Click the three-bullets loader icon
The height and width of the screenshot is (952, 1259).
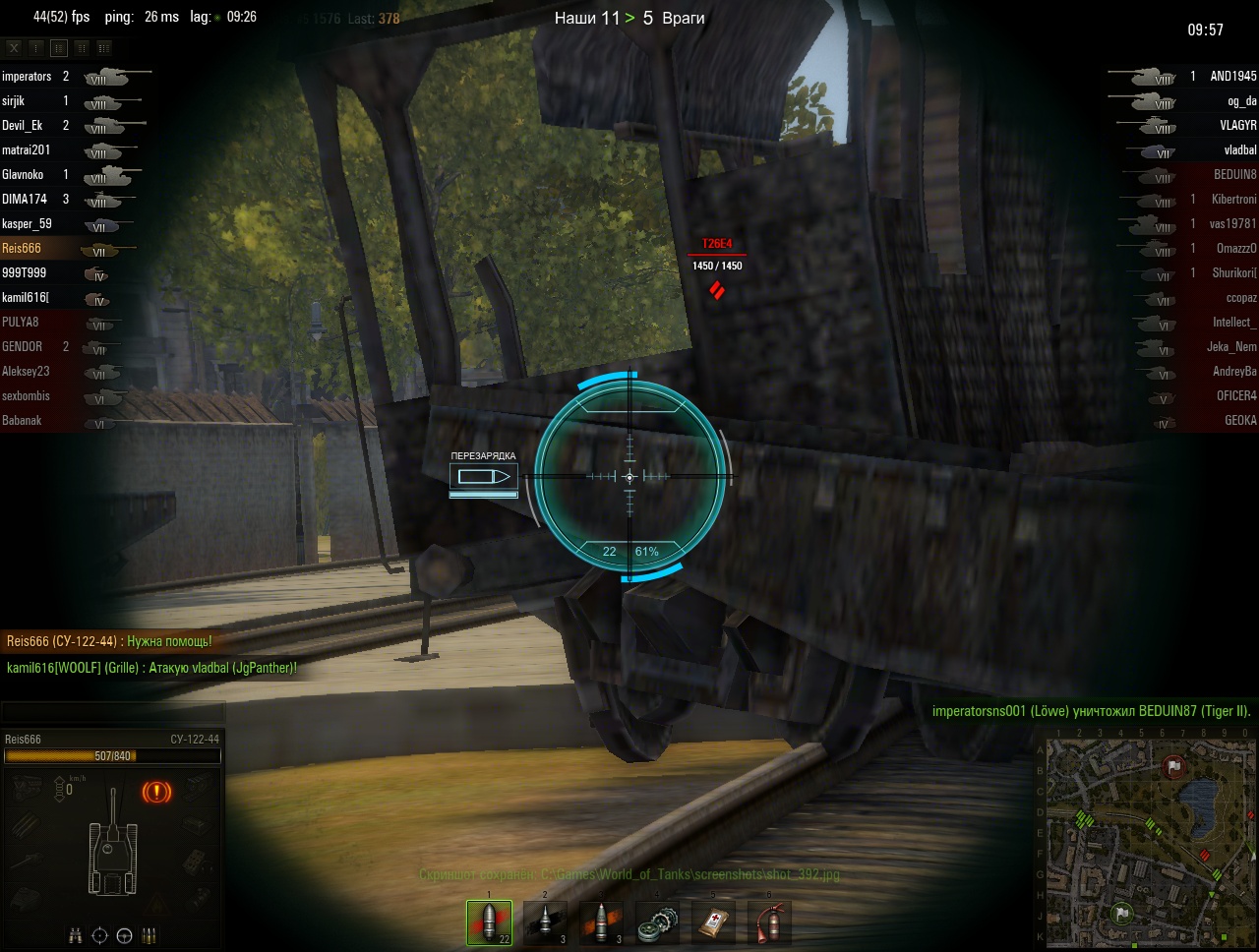click(150, 935)
